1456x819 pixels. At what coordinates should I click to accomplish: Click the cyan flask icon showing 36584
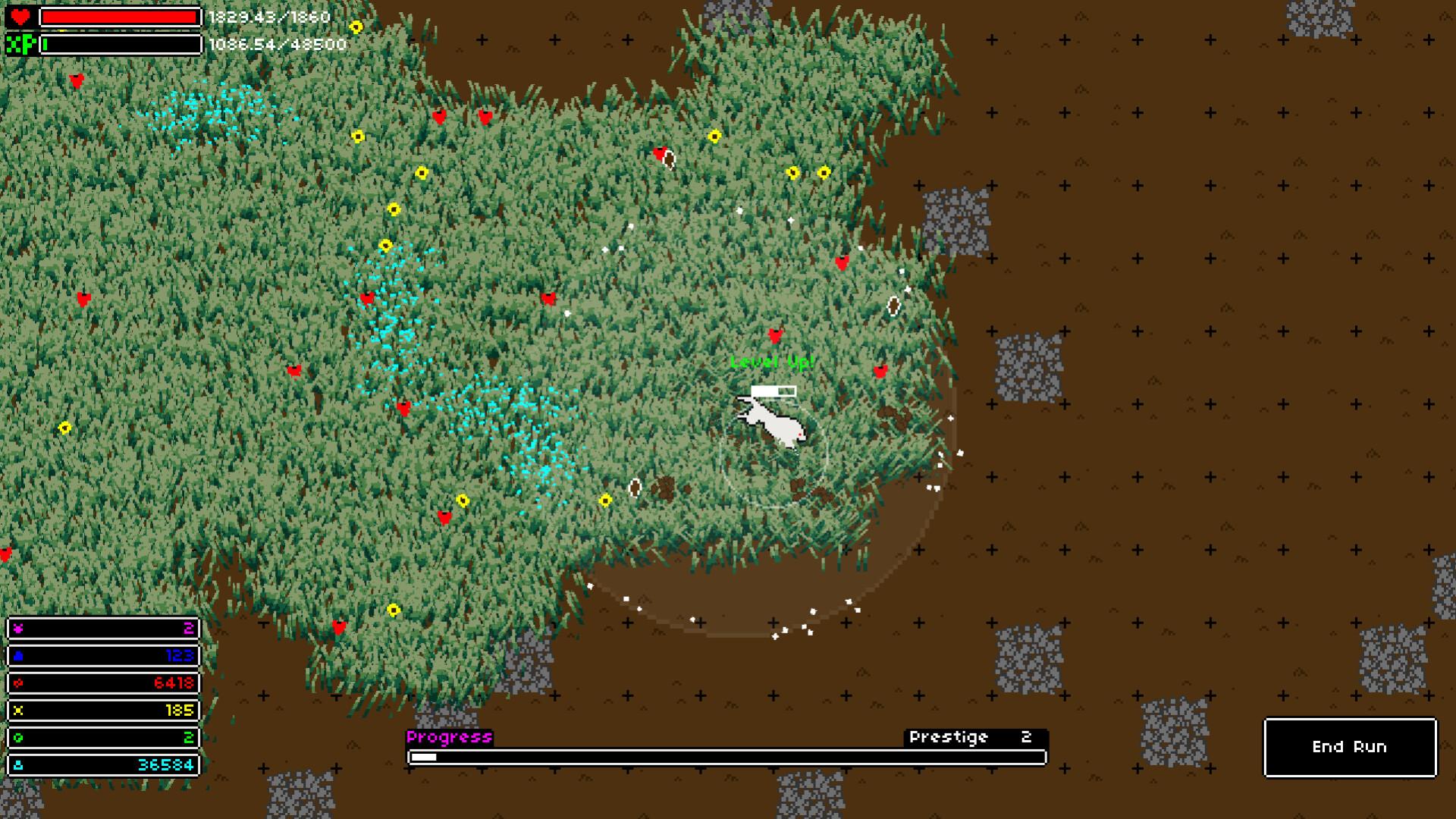pyautogui.click(x=17, y=765)
